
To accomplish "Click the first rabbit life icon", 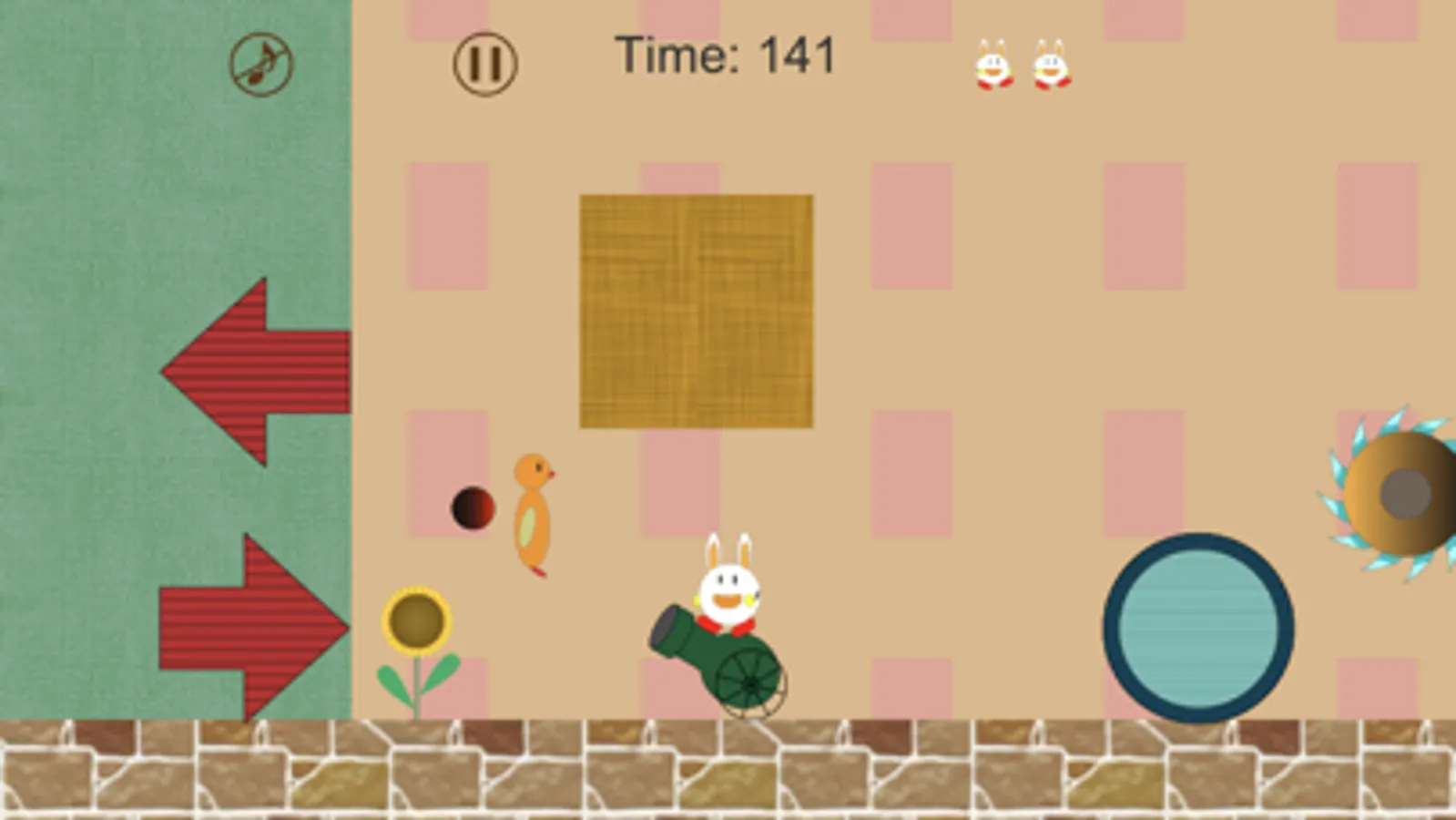I will click(993, 64).
